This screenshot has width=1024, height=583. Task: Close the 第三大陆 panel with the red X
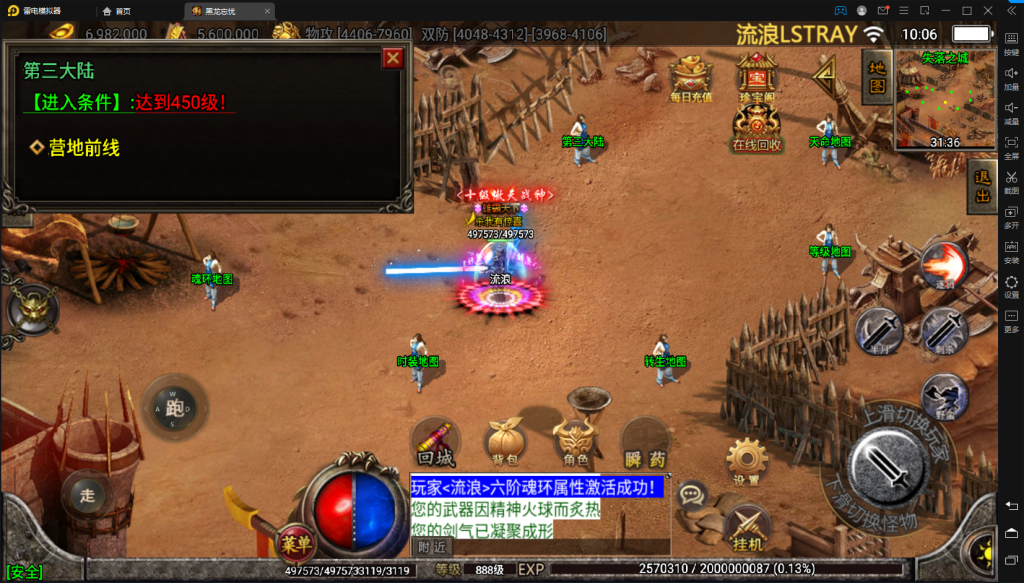[393, 58]
